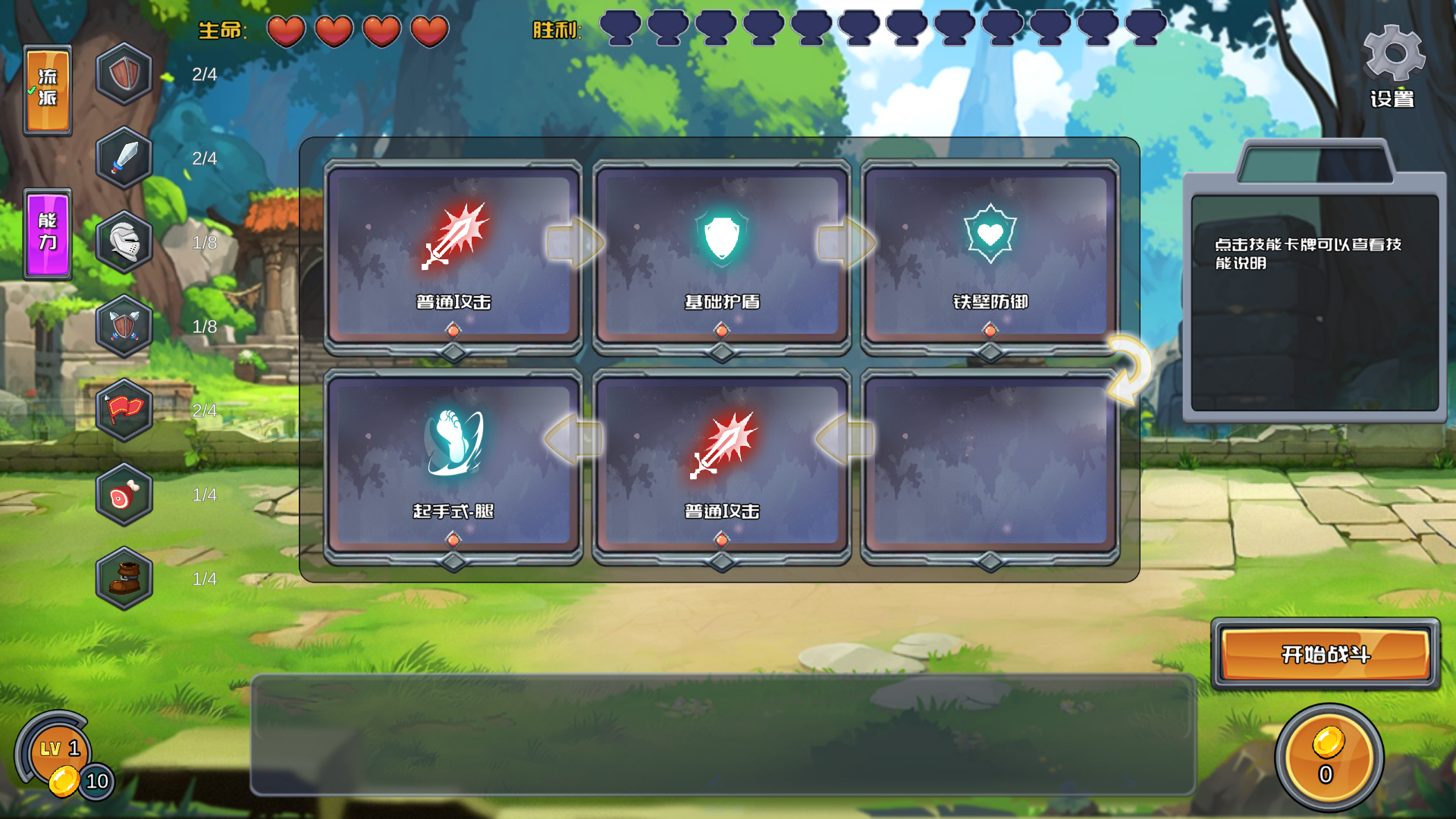The image size is (1456, 819).
Task: Pick the red flag faction icon
Action: coord(124,411)
